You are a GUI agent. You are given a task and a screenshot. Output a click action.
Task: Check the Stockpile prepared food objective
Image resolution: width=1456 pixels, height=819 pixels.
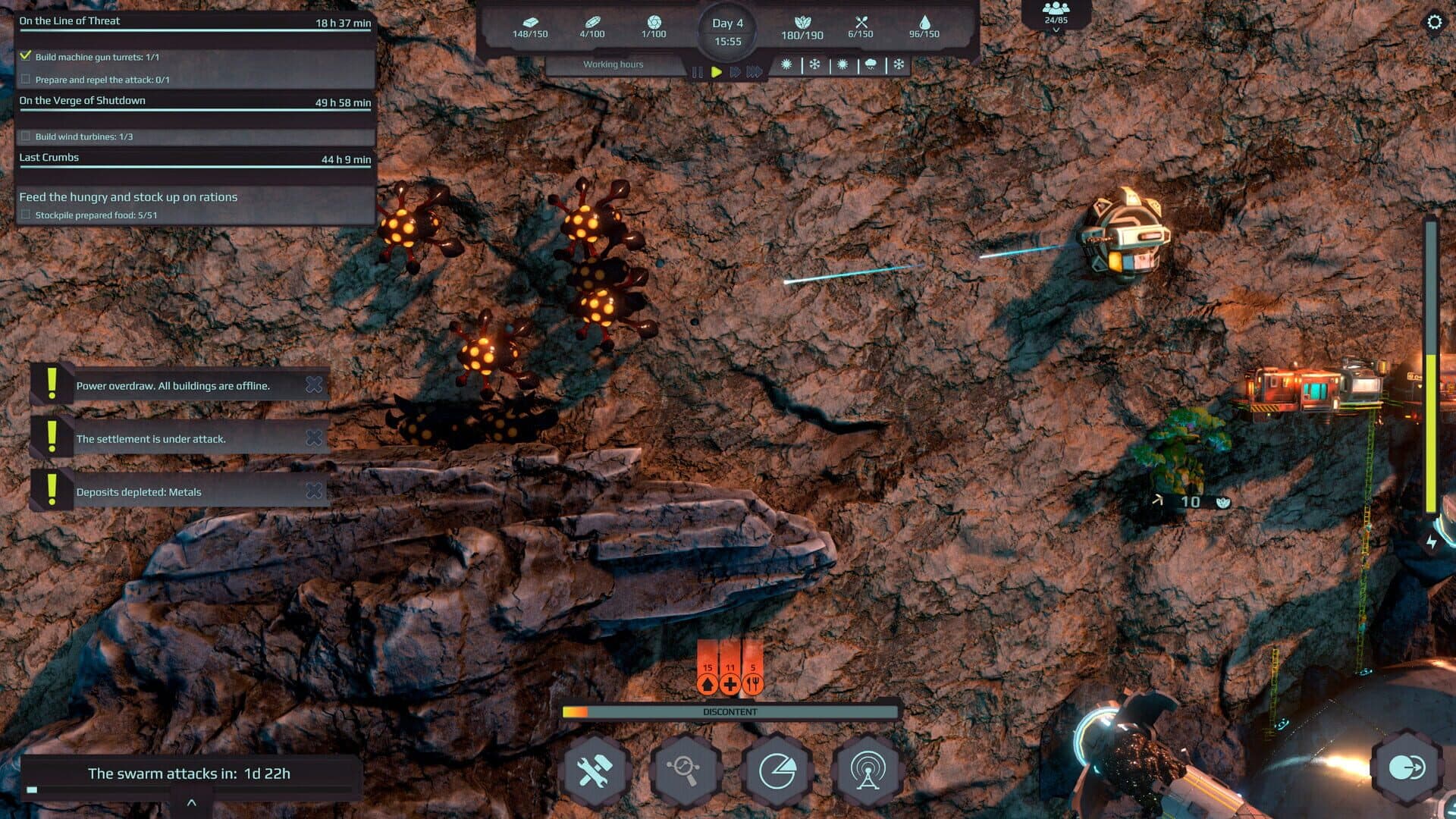25,215
